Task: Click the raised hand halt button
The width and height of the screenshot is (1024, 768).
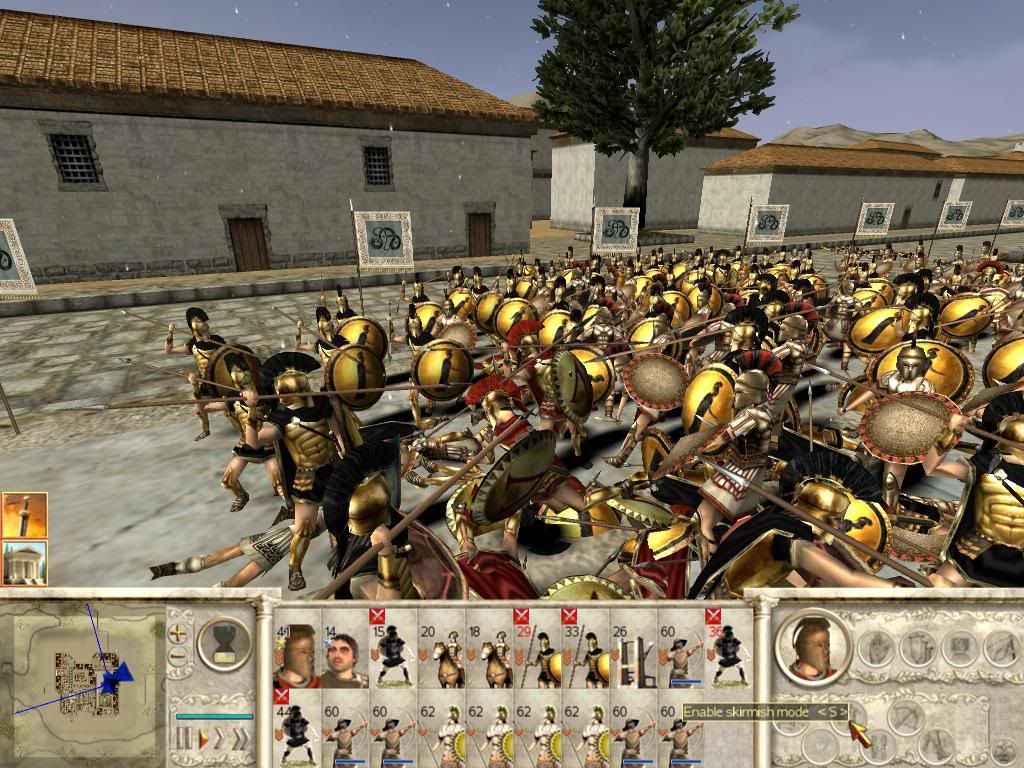Action: 875,648
